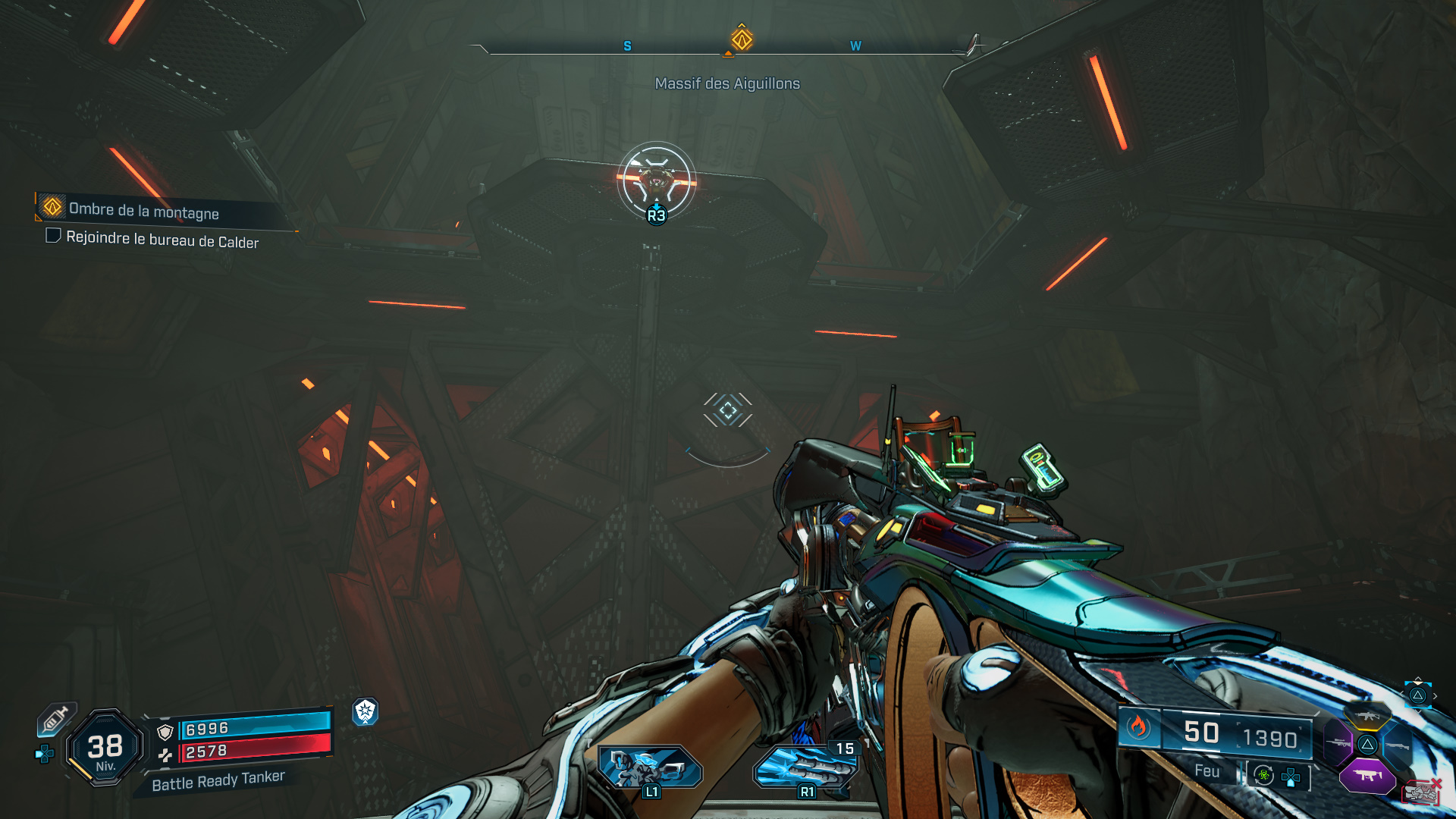The width and height of the screenshot is (1456, 819).
Task: Click the red crossed-out vehicle icon
Action: [x=1422, y=792]
